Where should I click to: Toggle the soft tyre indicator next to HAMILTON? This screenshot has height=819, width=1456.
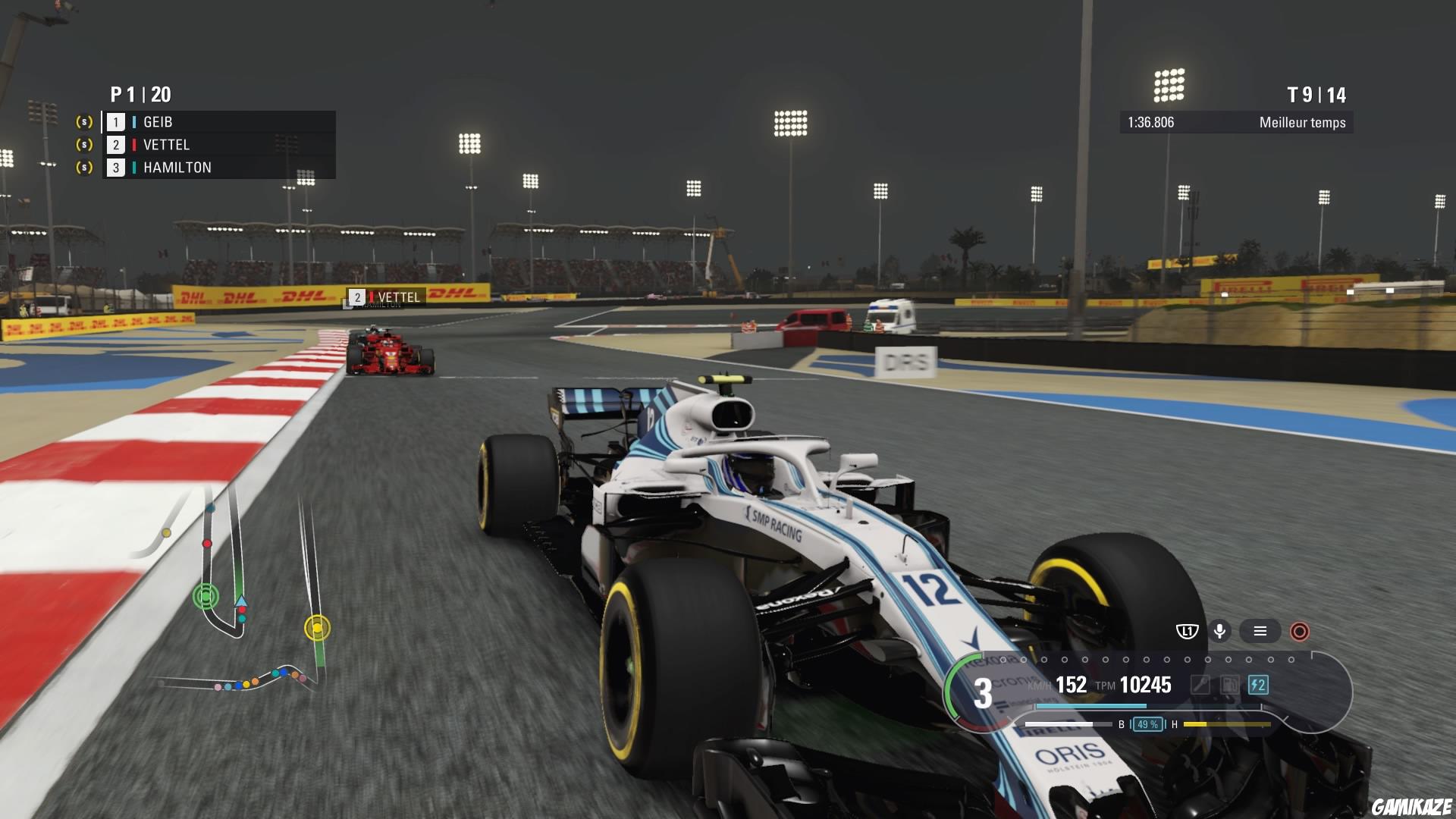(83, 167)
